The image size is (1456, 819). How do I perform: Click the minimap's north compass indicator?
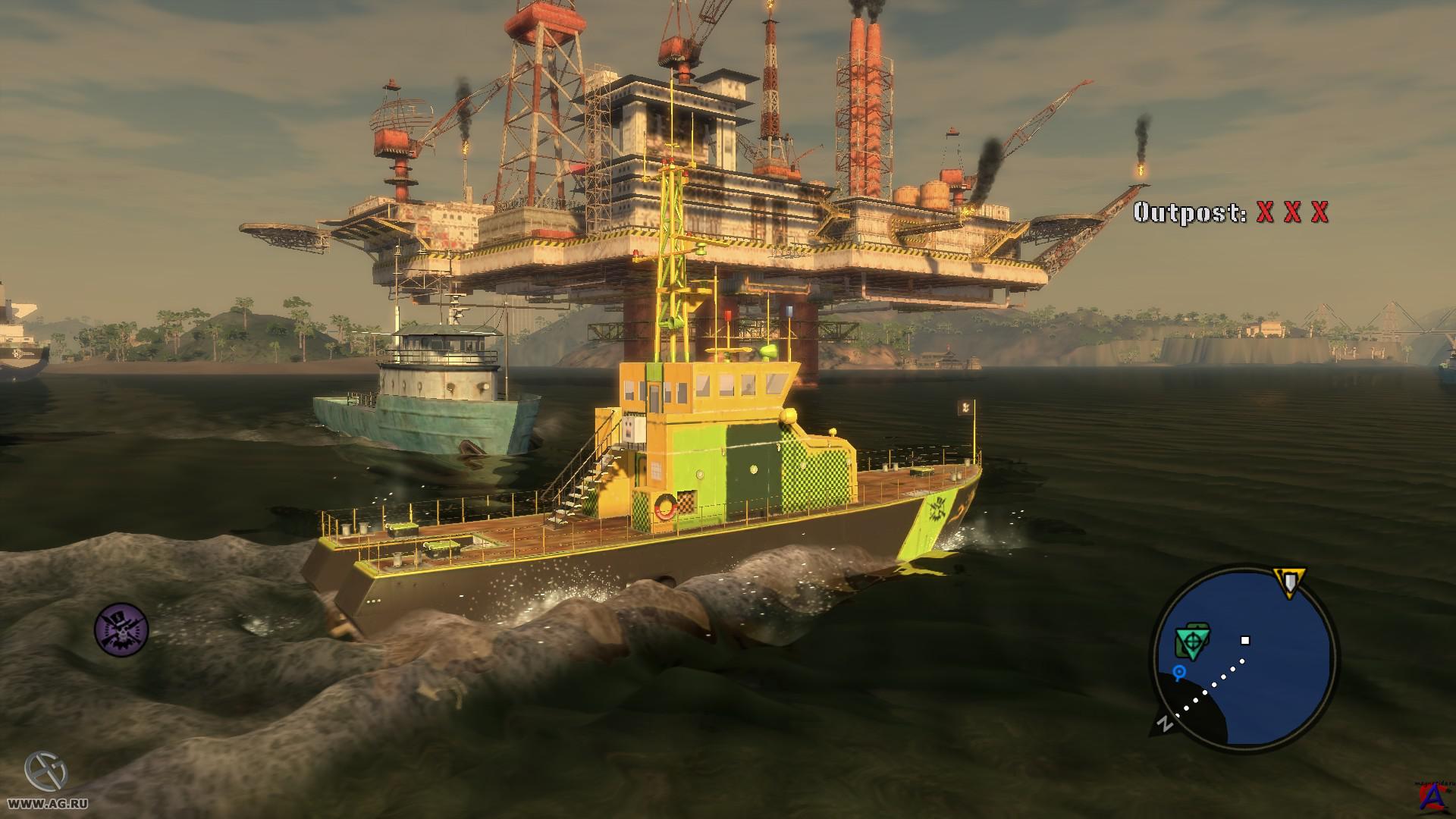click(1166, 724)
